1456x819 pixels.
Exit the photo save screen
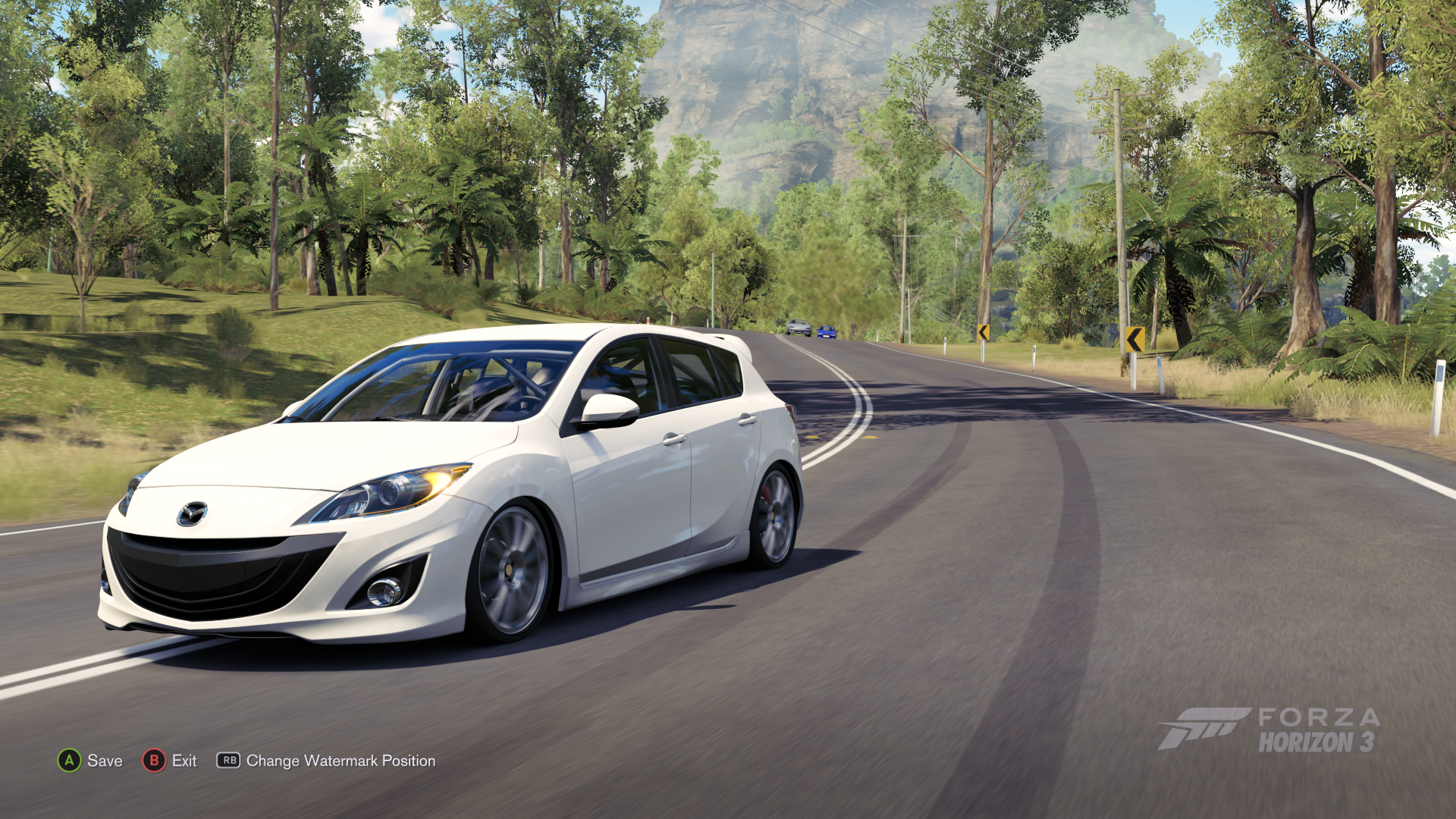coord(170,761)
